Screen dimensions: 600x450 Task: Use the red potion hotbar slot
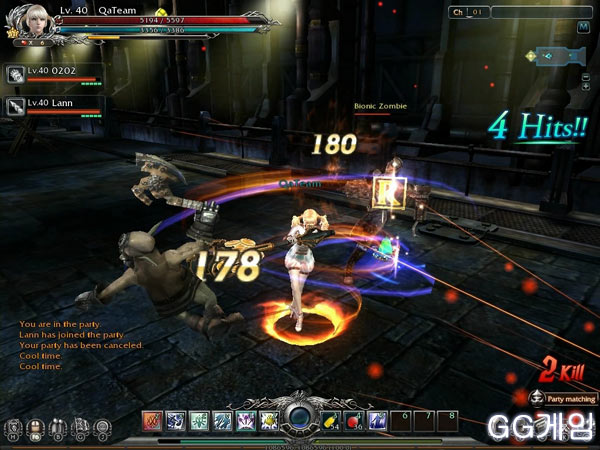pos(354,420)
